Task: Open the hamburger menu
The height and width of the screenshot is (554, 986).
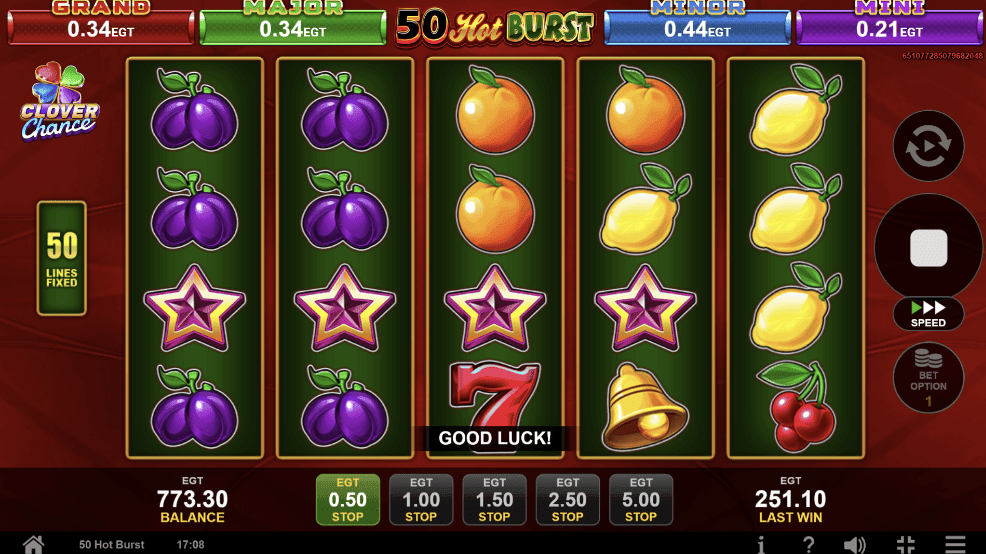Action: pos(955,544)
